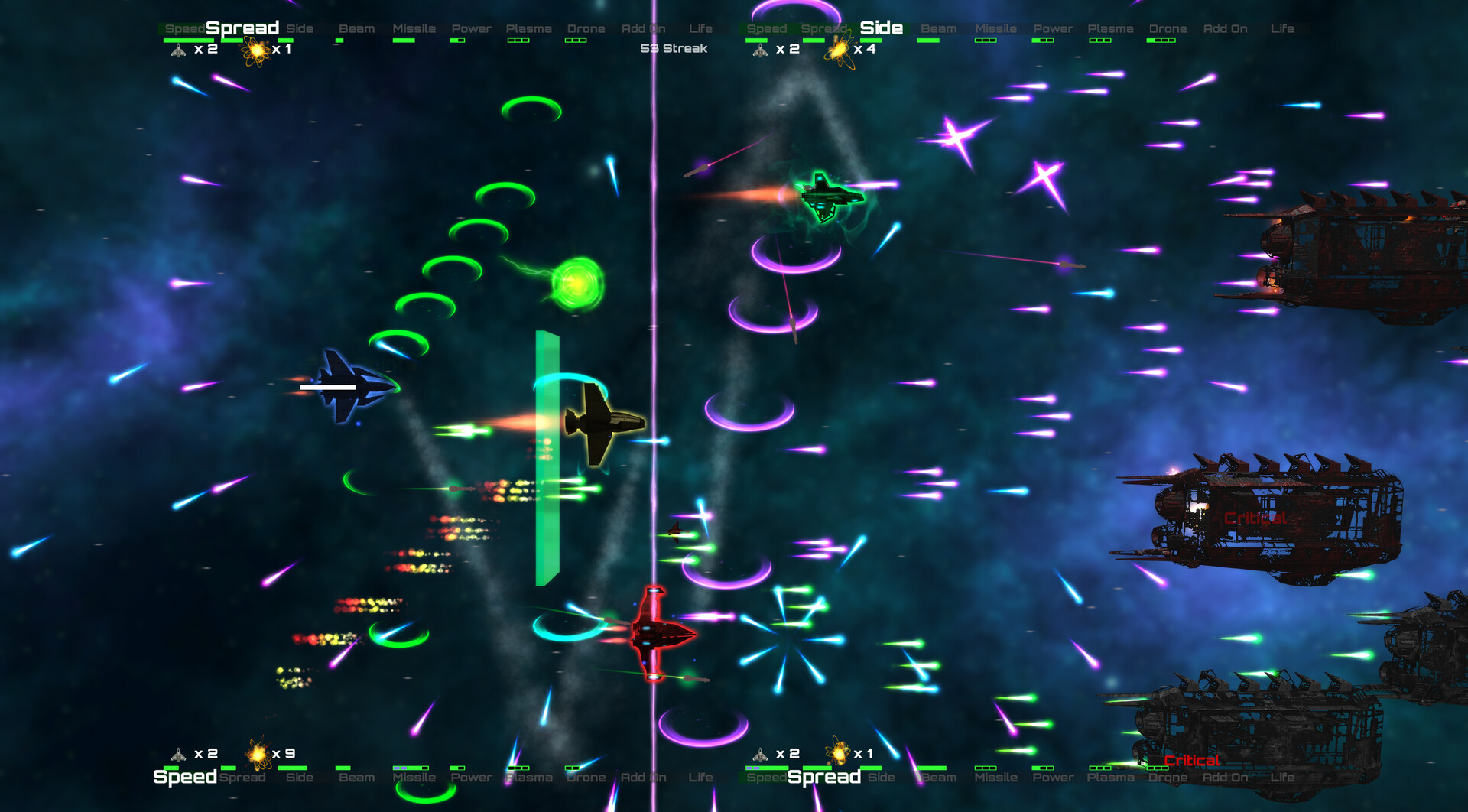Click the Drone upgrade icon in top bar
The height and width of the screenshot is (812, 1468).
point(586,28)
